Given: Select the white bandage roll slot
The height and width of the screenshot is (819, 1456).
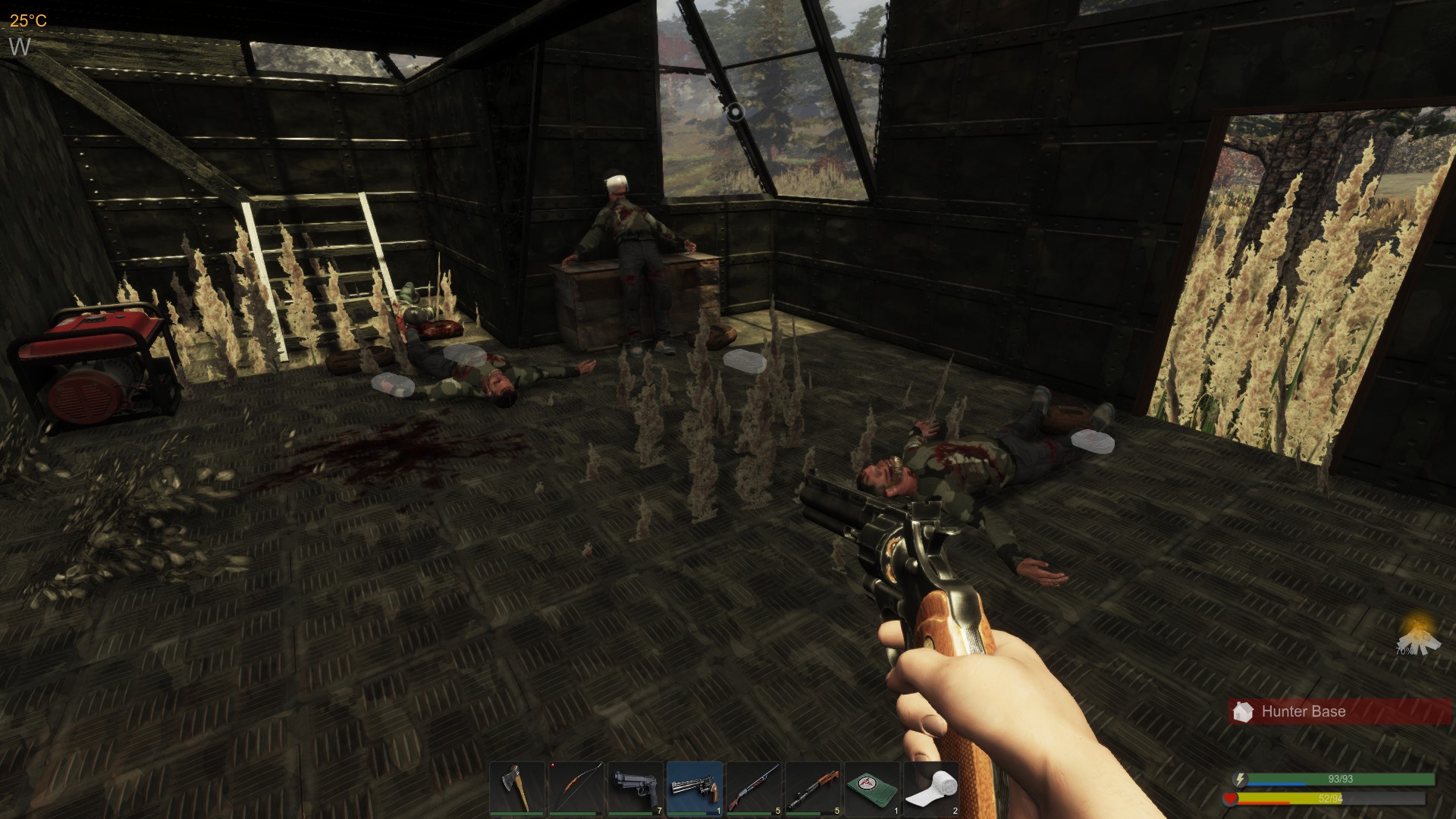Looking at the screenshot, I should click(x=931, y=789).
